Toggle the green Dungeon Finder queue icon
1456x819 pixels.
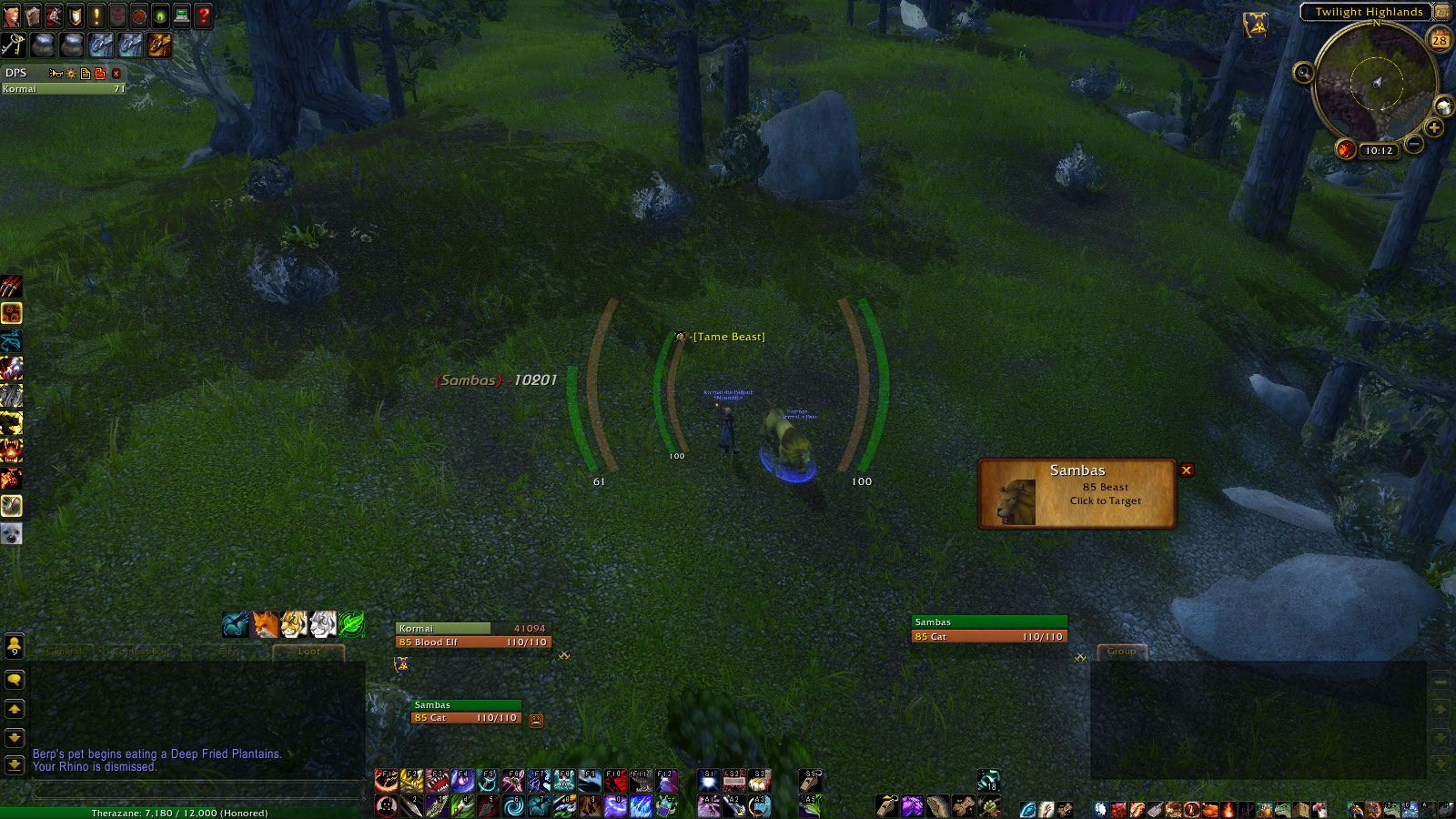click(x=159, y=15)
